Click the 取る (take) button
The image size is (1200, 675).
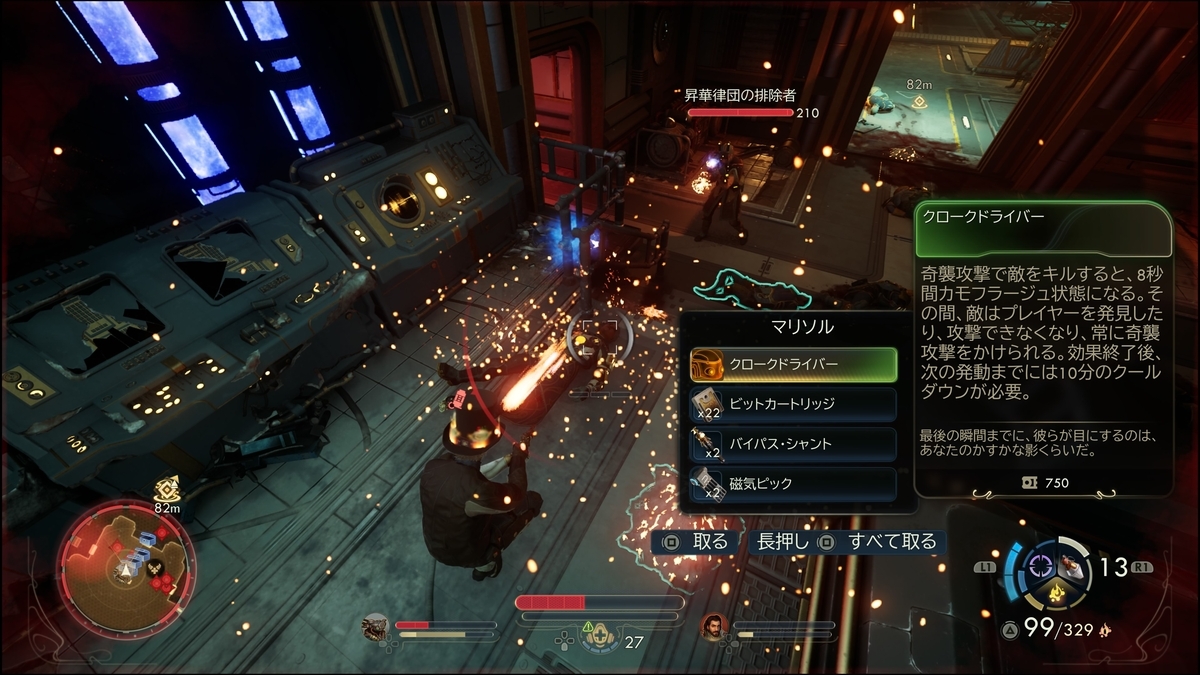point(697,542)
